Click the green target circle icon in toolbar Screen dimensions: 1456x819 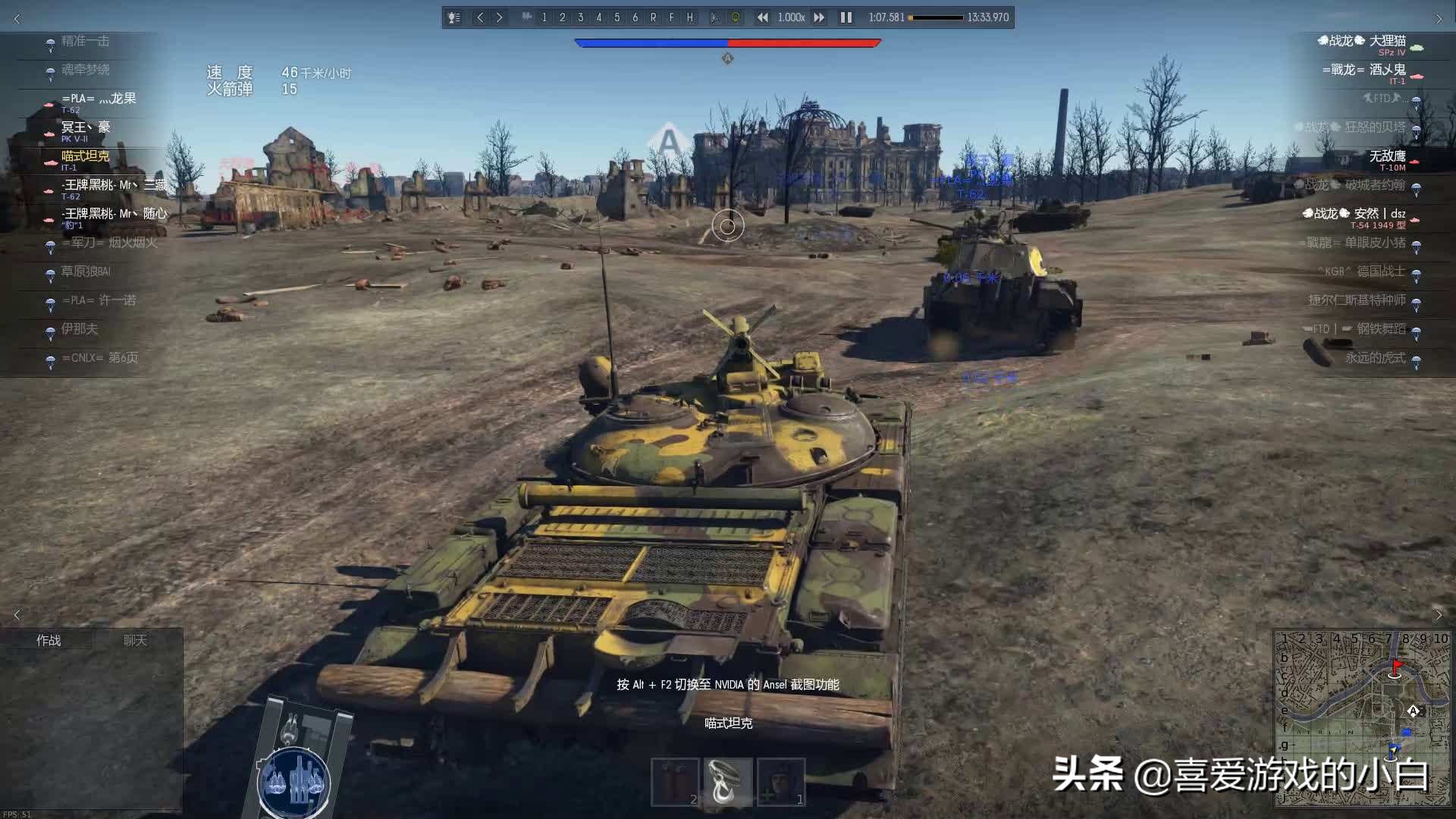tap(736, 17)
